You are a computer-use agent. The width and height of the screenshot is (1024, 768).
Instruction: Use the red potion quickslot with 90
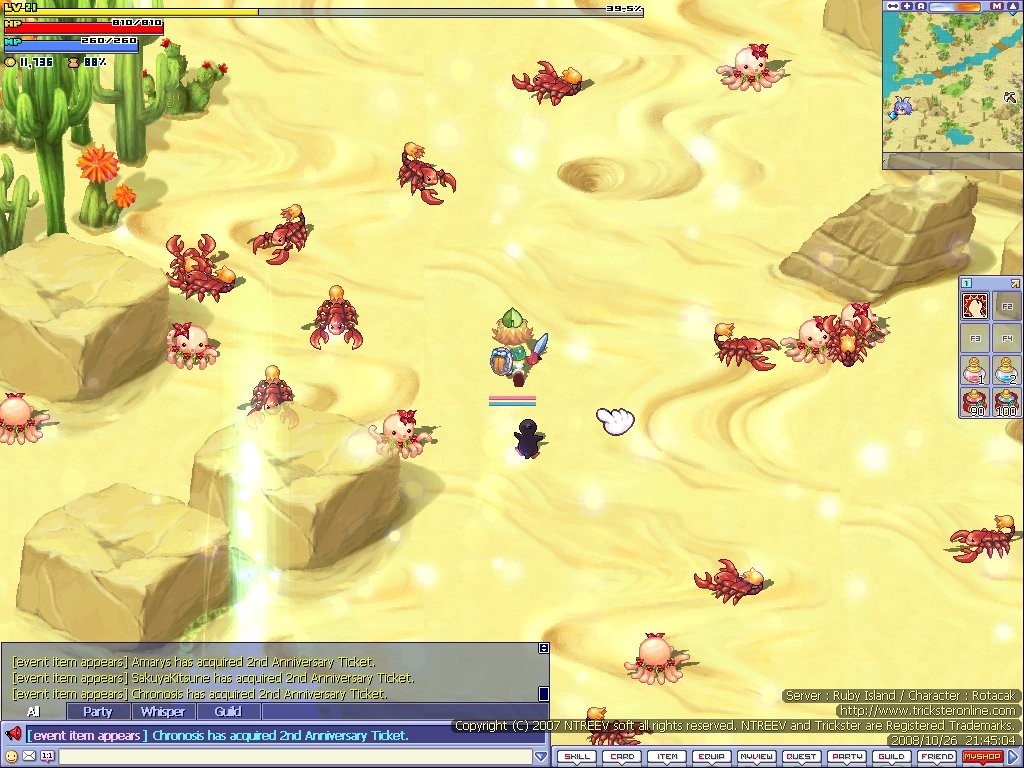click(975, 402)
